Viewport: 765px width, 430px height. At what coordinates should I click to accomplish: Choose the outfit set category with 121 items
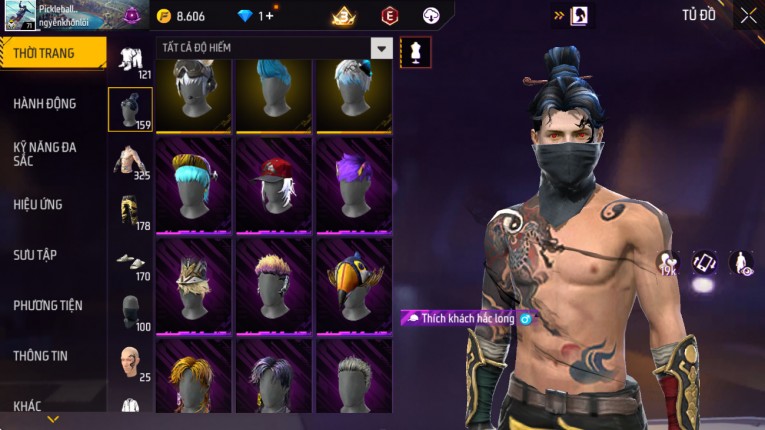click(x=130, y=61)
